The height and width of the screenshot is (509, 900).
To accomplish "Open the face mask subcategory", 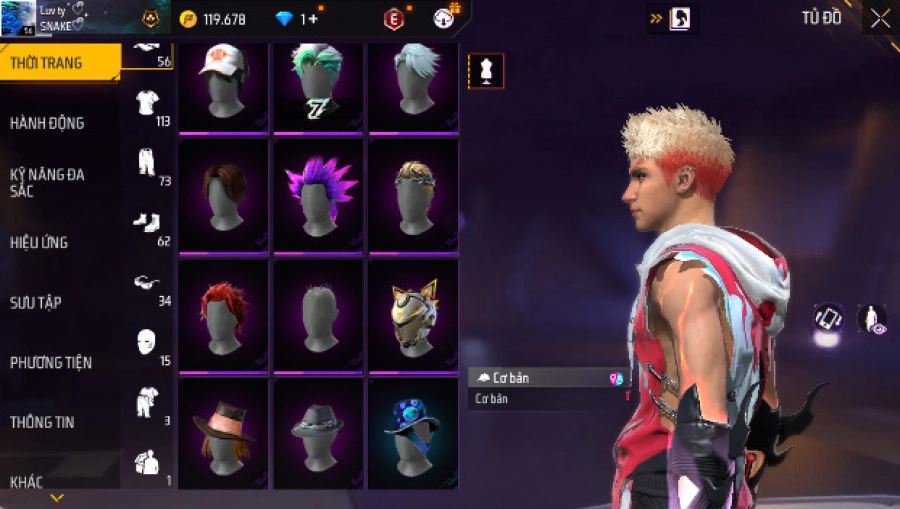I will click(x=147, y=342).
